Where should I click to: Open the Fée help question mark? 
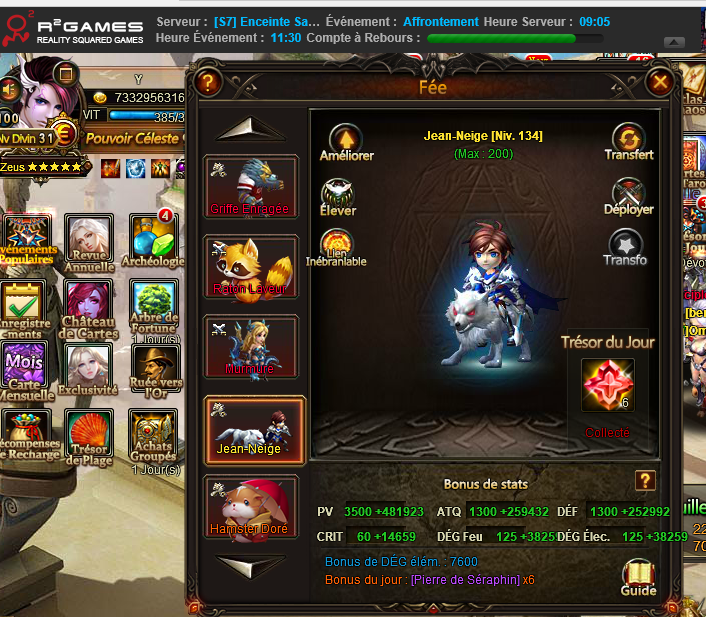click(208, 82)
